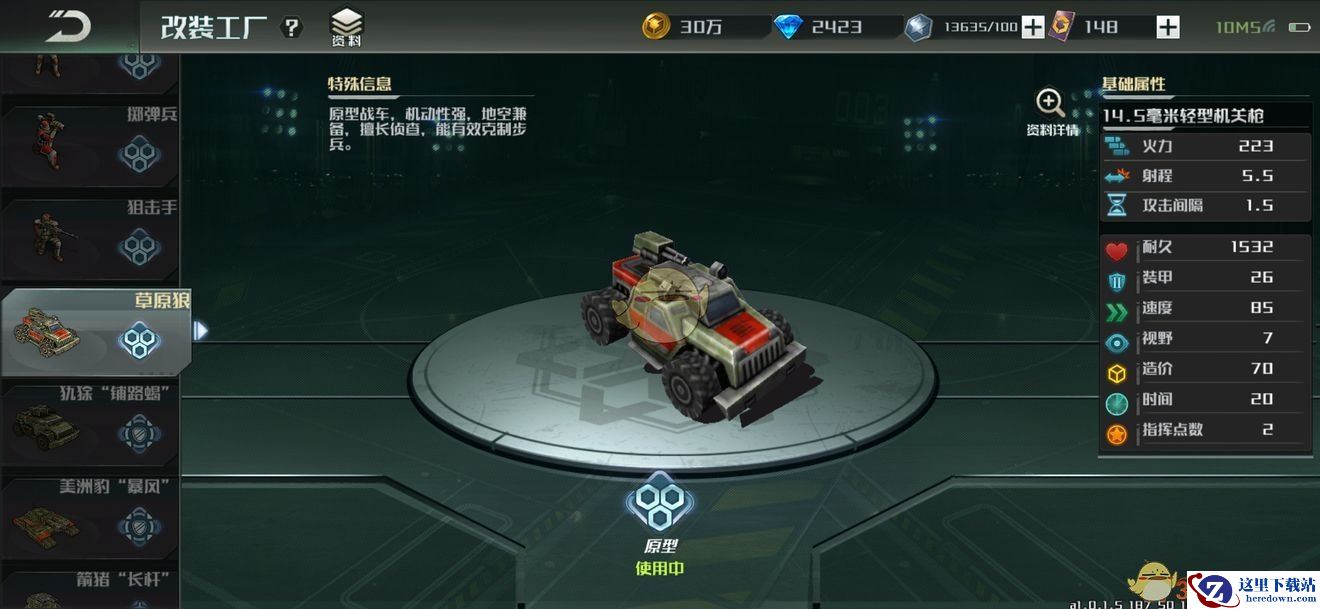1320x609 pixels.
Task: Go back with the return arrow button
Action: (67, 25)
